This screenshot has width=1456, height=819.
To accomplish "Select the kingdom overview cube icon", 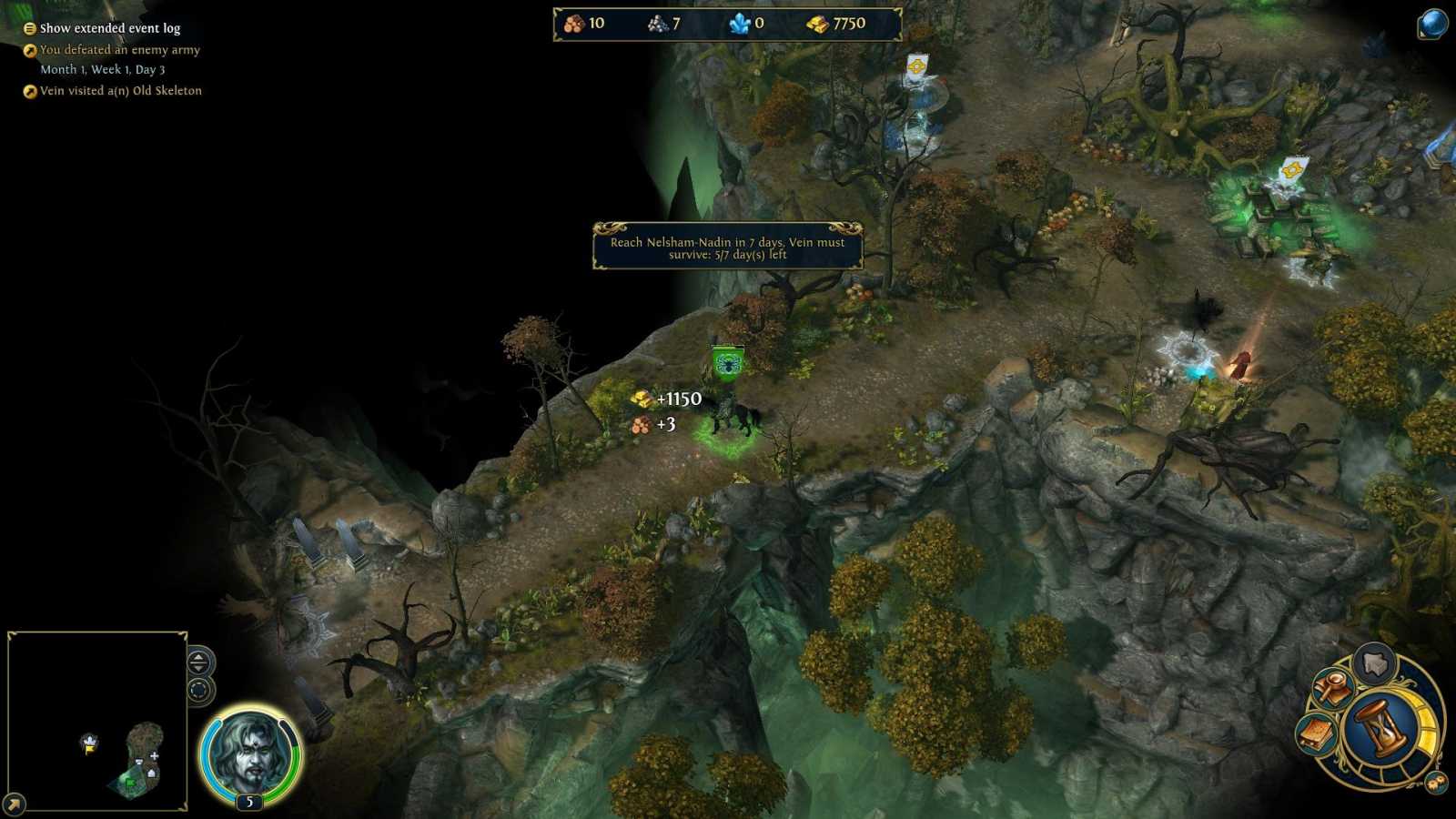I will [x=1375, y=663].
